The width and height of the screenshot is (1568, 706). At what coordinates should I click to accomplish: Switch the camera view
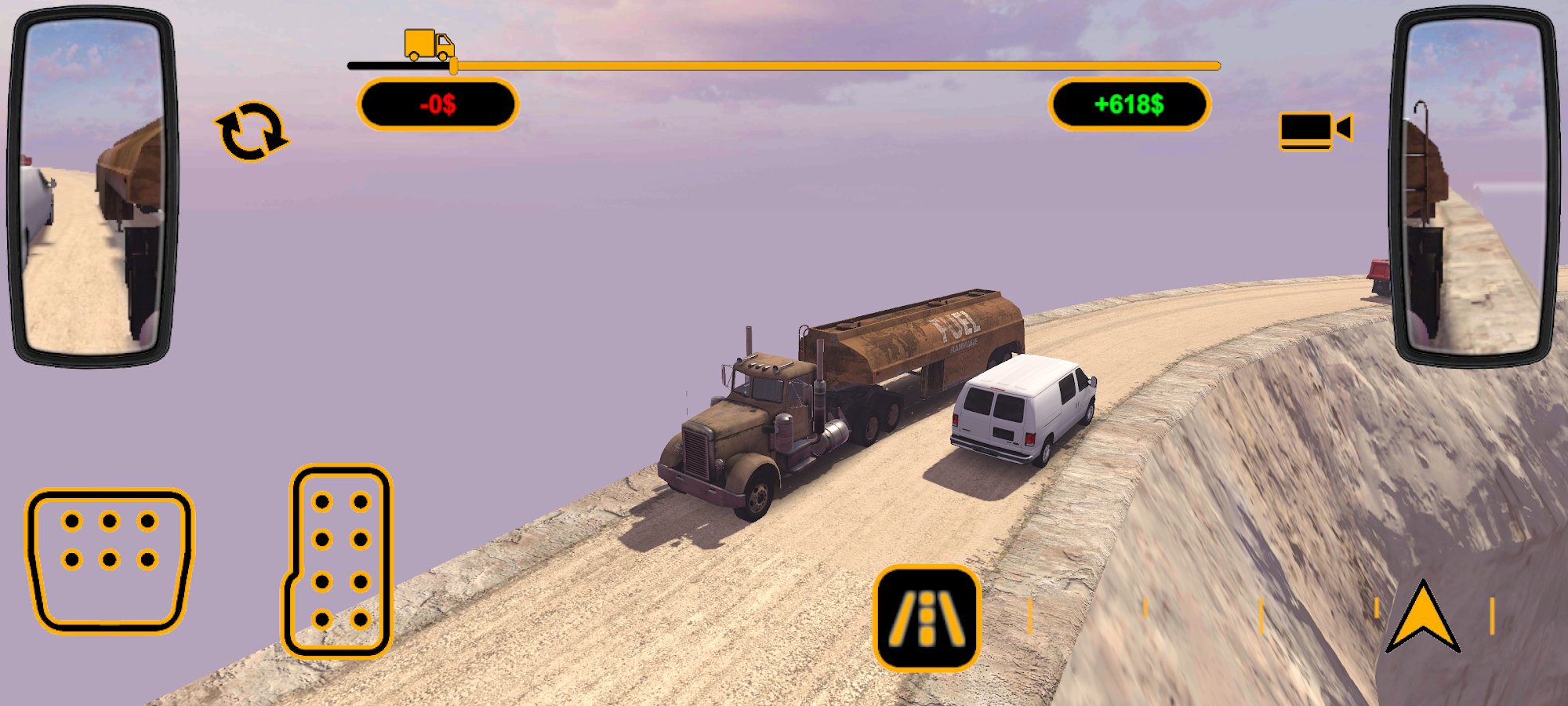click(x=1316, y=130)
